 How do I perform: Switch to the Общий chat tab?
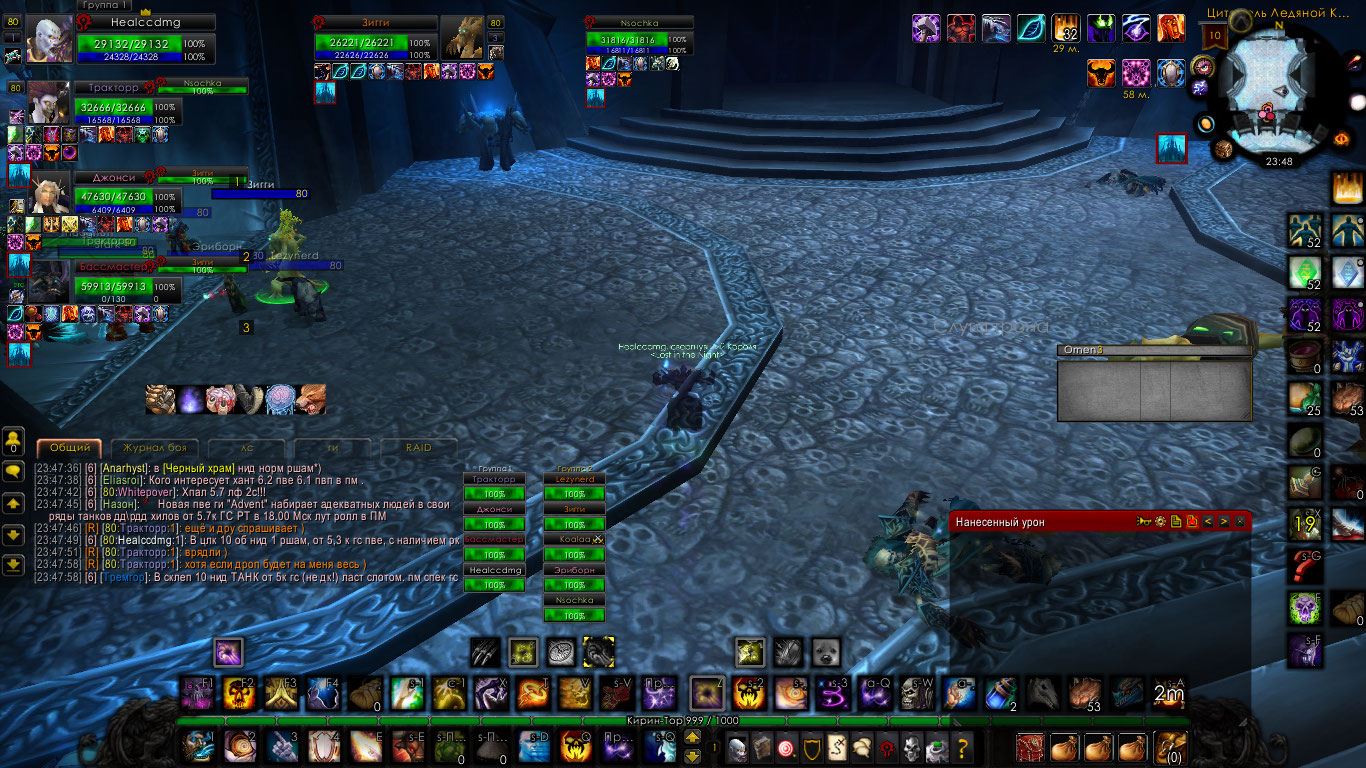pyautogui.click(x=70, y=448)
